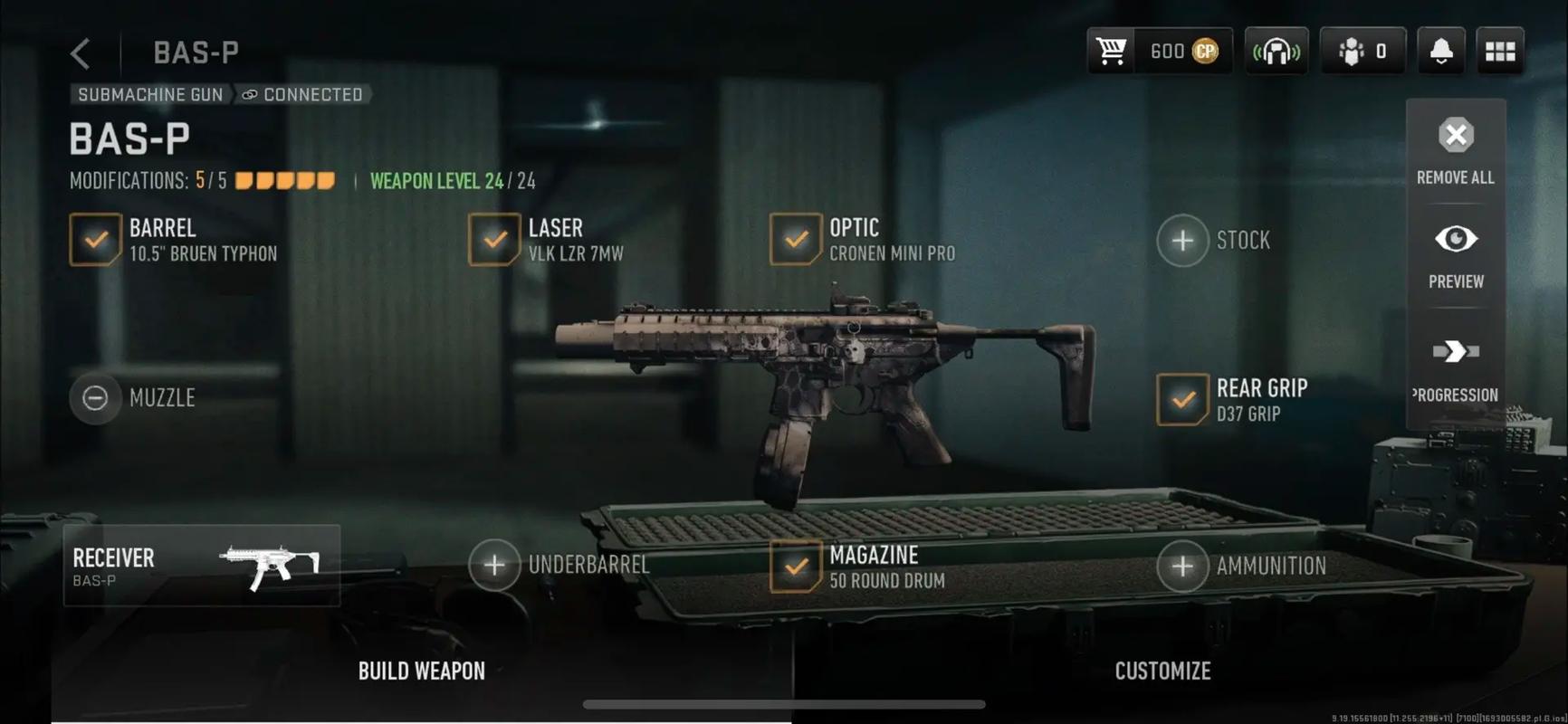Go back using the arrow button

pos(81,53)
